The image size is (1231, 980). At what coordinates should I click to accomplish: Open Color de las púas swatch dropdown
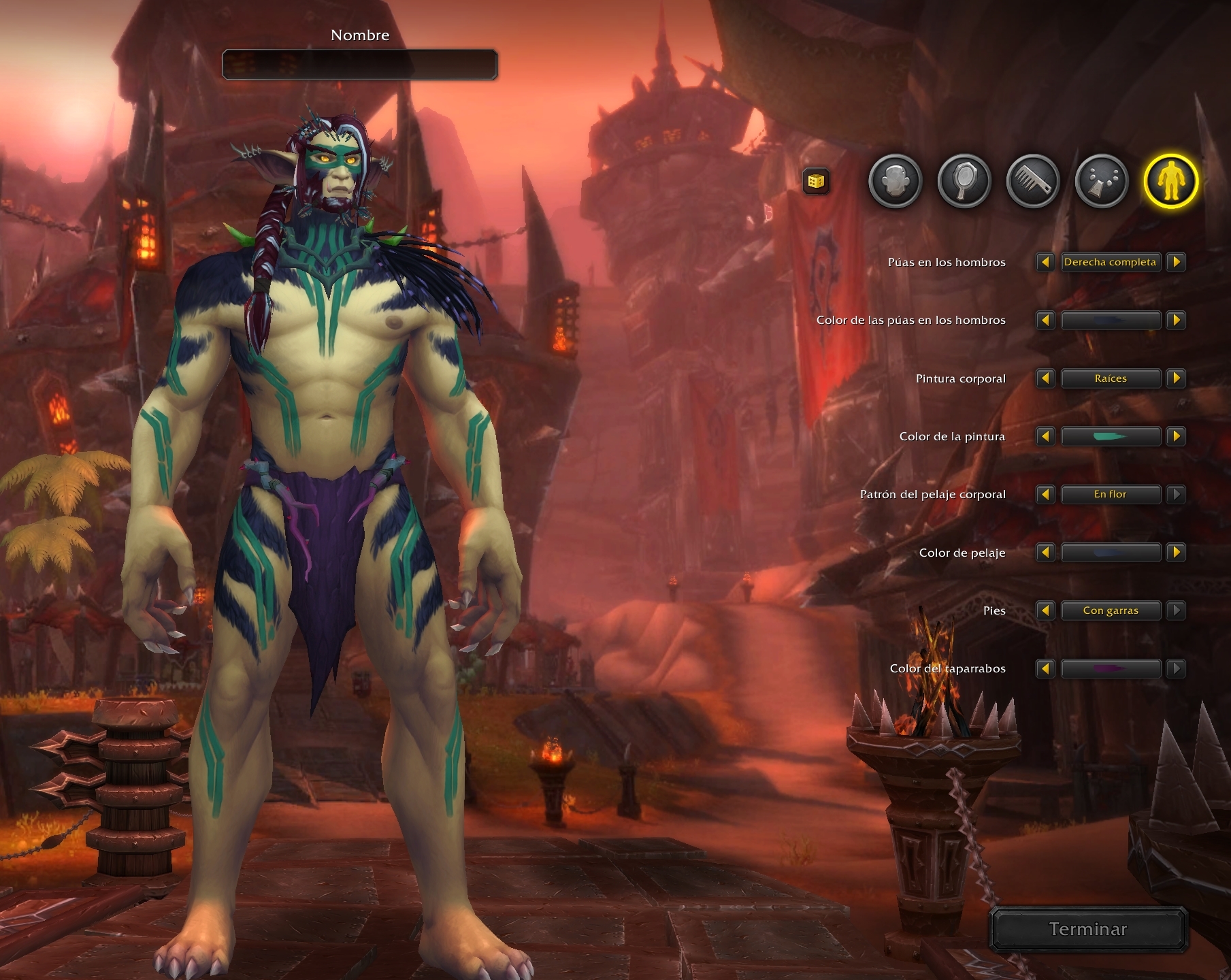point(1111,320)
